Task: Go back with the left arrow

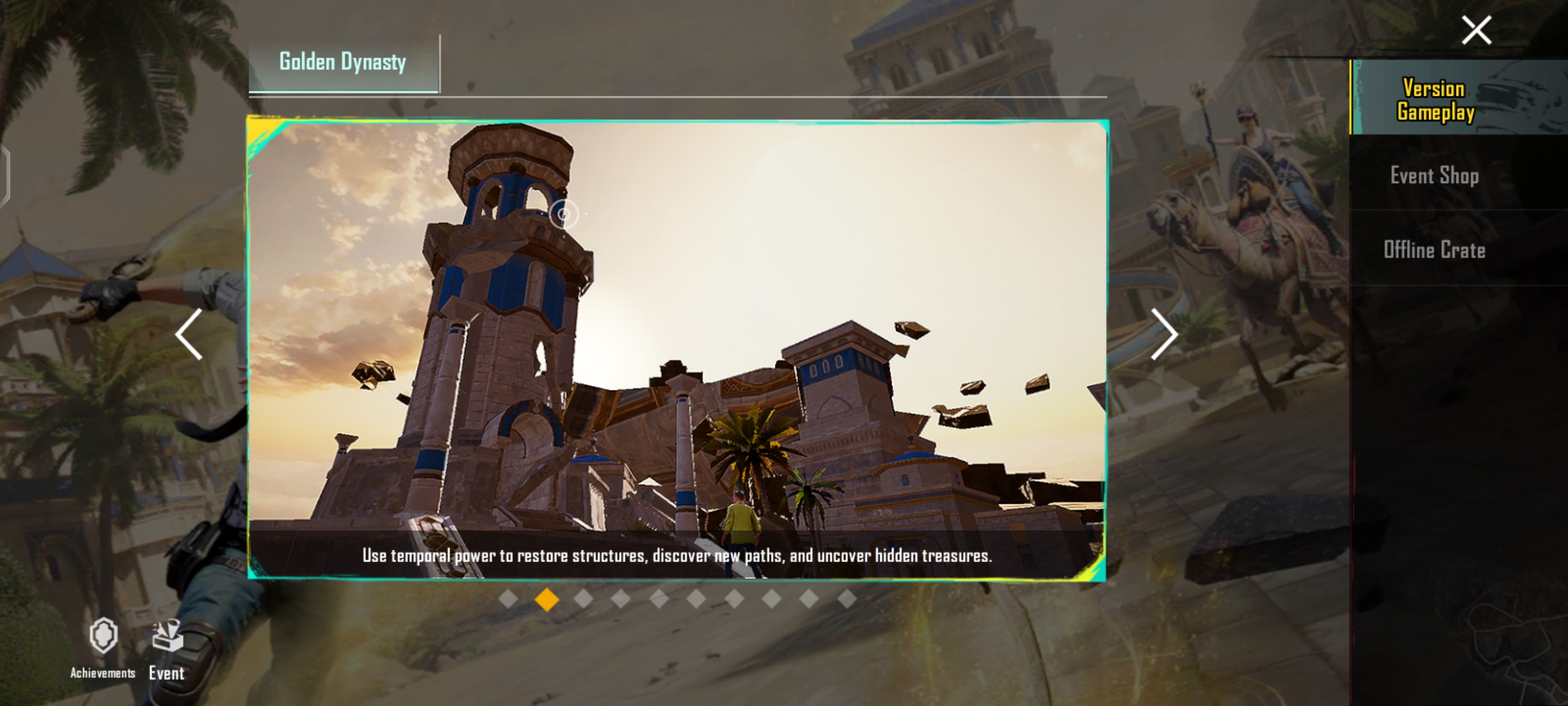Action: coord(189,334)
